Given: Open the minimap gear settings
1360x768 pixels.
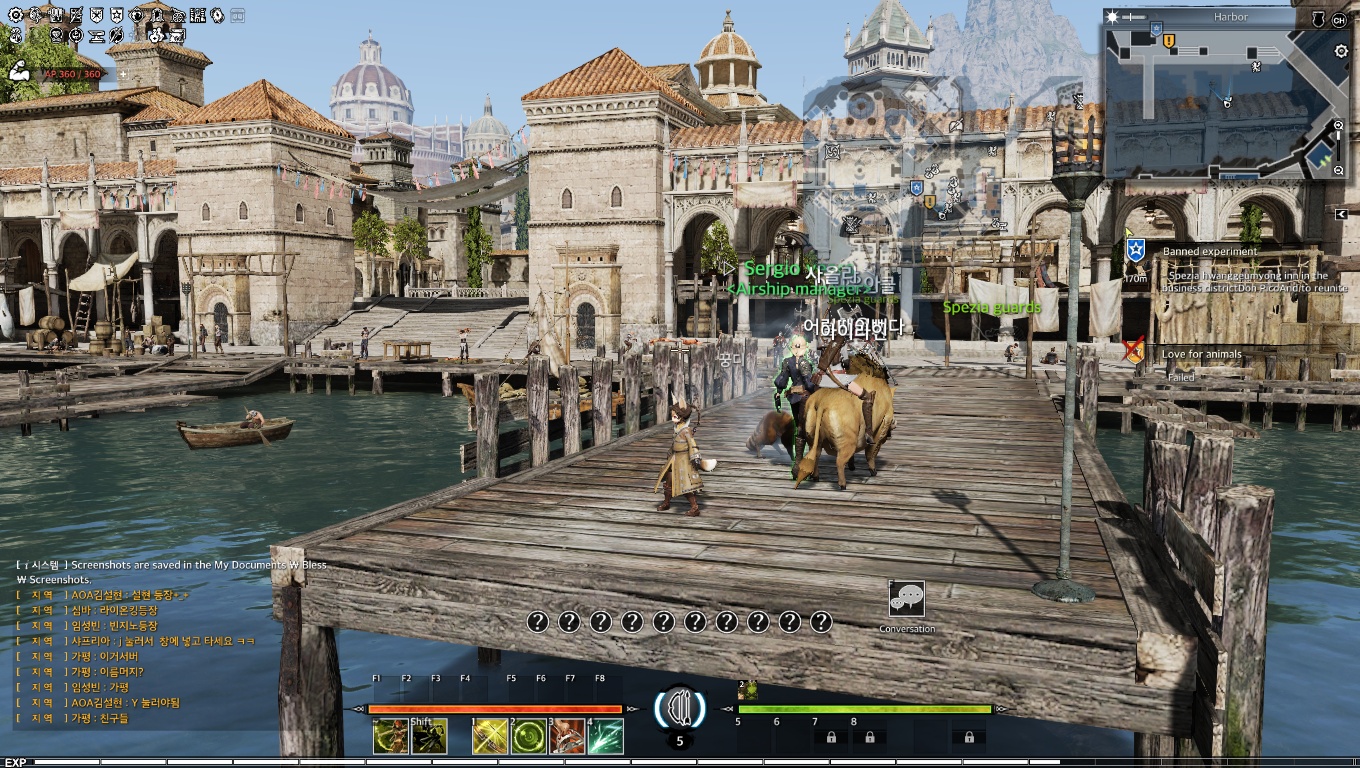Looking at the screenshot, I should (1341, 51).
